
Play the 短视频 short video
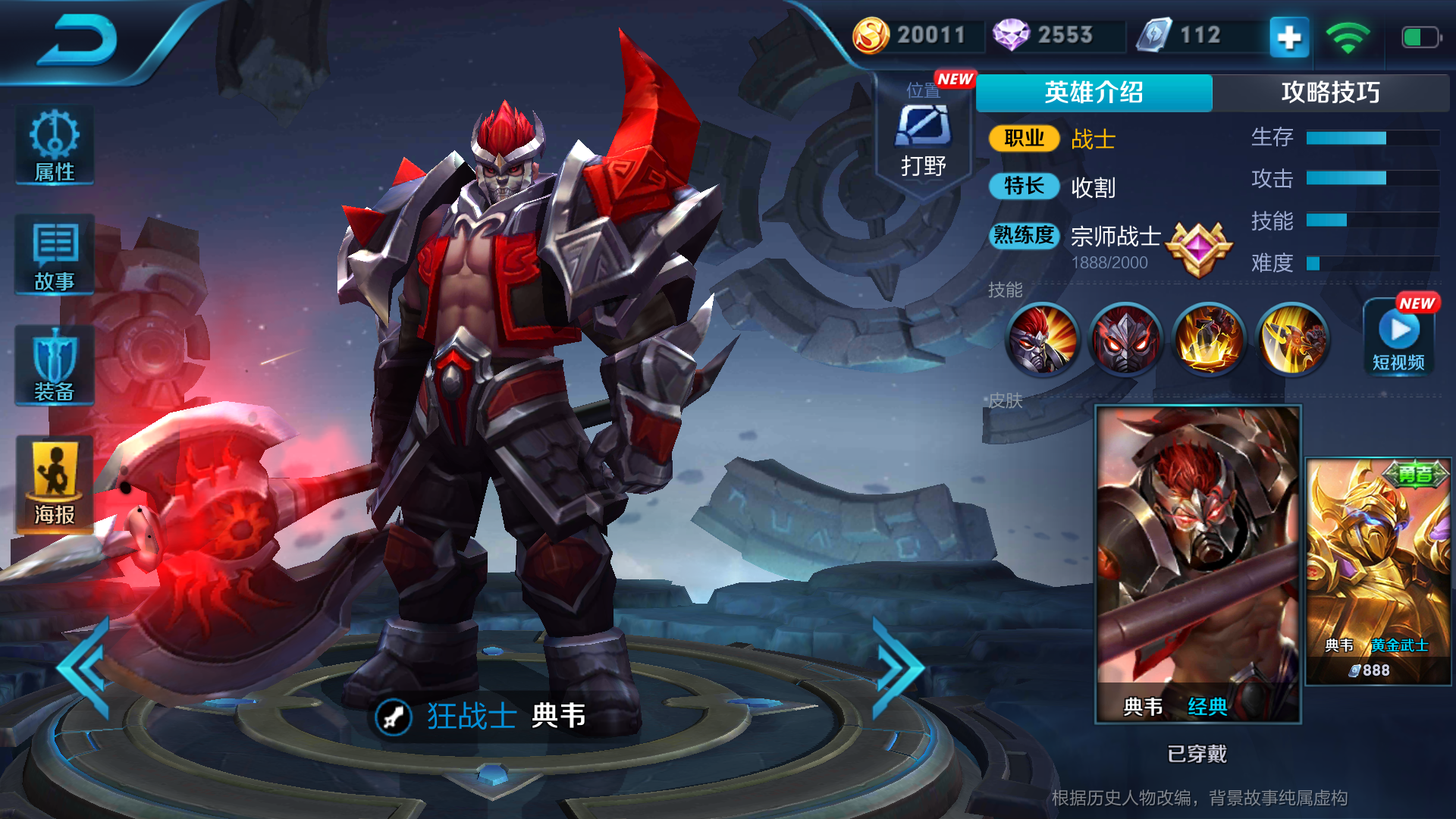pyautogui.click(x=1399, y=337)
